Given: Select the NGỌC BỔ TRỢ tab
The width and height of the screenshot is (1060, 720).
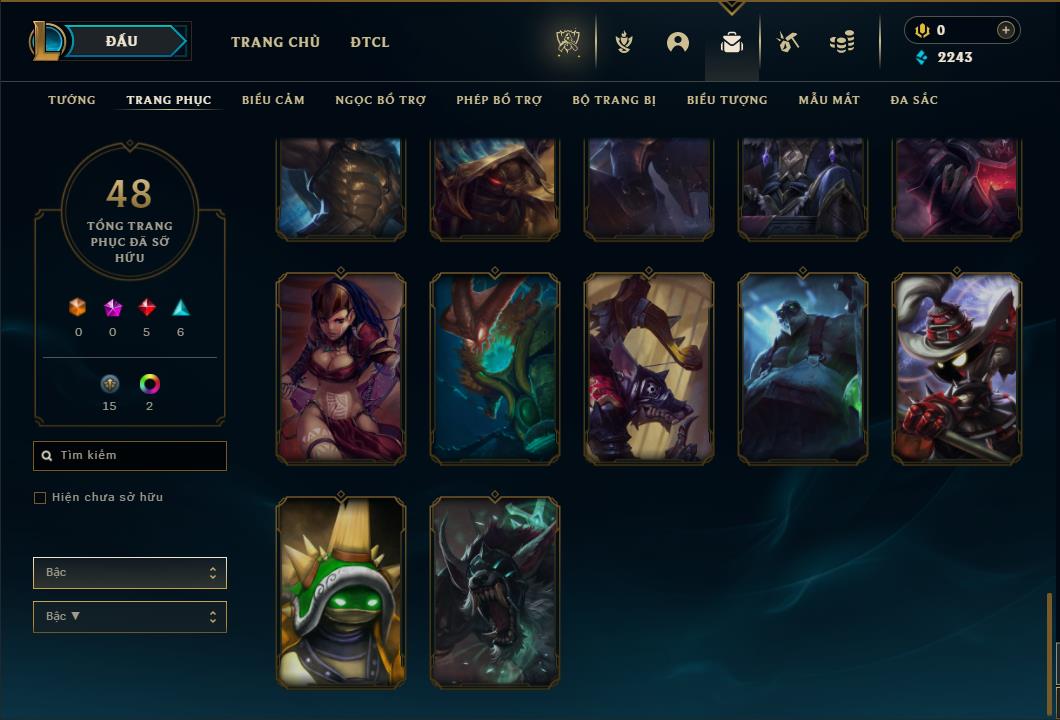Looking at the screenshot, I should pos(380,100).
